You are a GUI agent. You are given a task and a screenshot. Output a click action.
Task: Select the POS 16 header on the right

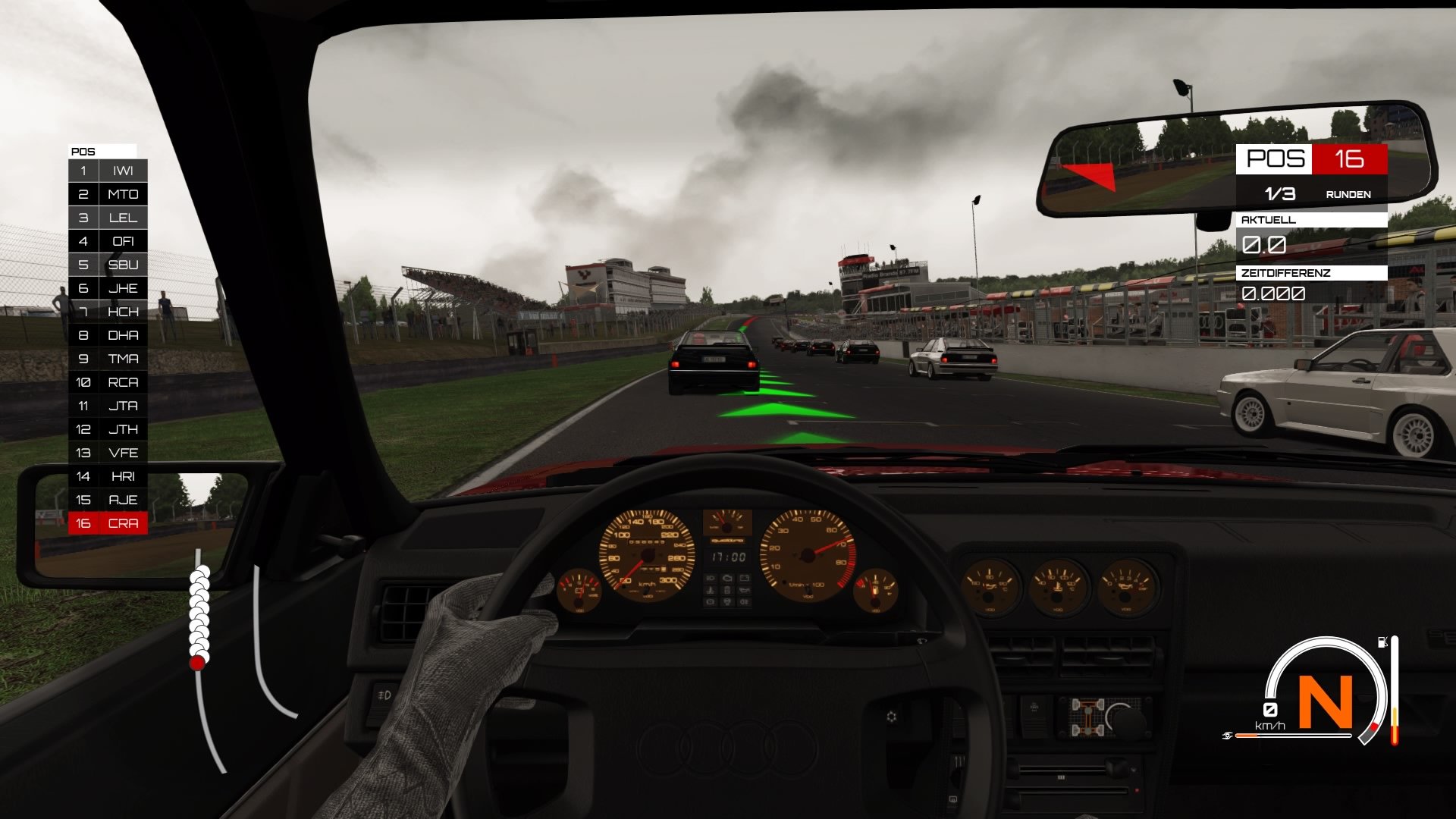tap(1312, 159)
